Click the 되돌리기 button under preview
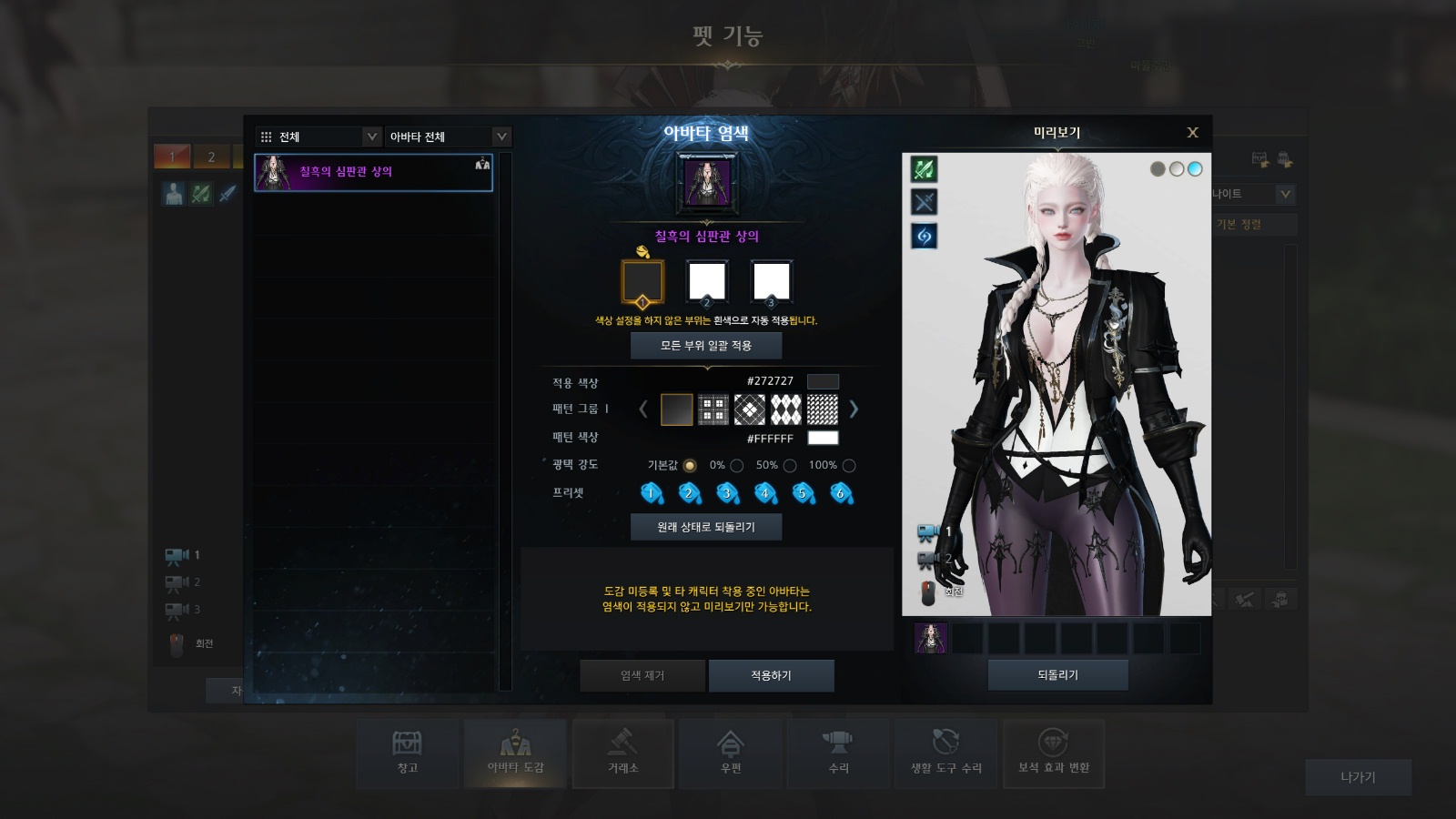This screenshot has height=819, width=1456. (x=1057, y=675)
